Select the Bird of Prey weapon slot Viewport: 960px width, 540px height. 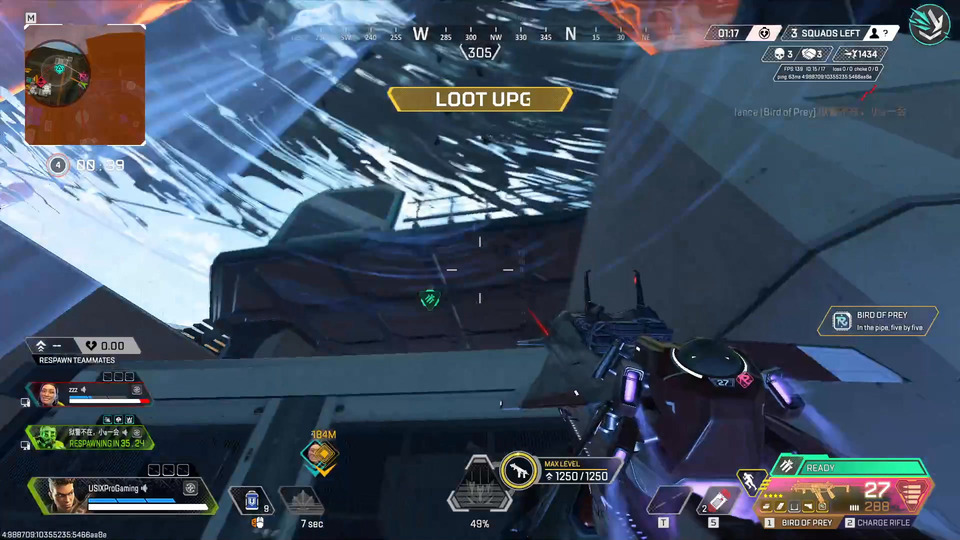click(800, 523)
